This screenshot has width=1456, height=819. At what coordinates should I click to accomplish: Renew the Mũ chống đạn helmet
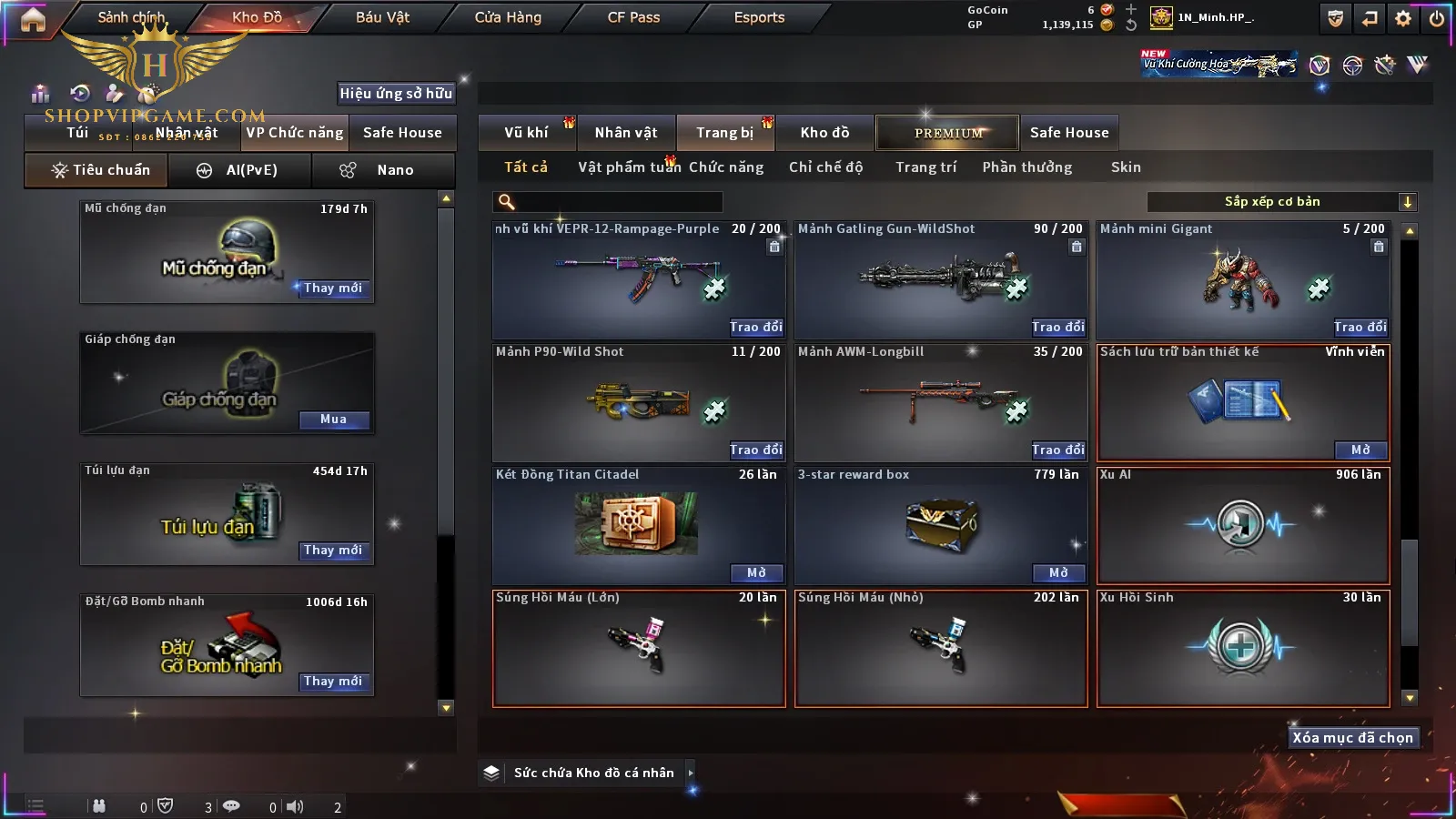pos(333,288)
